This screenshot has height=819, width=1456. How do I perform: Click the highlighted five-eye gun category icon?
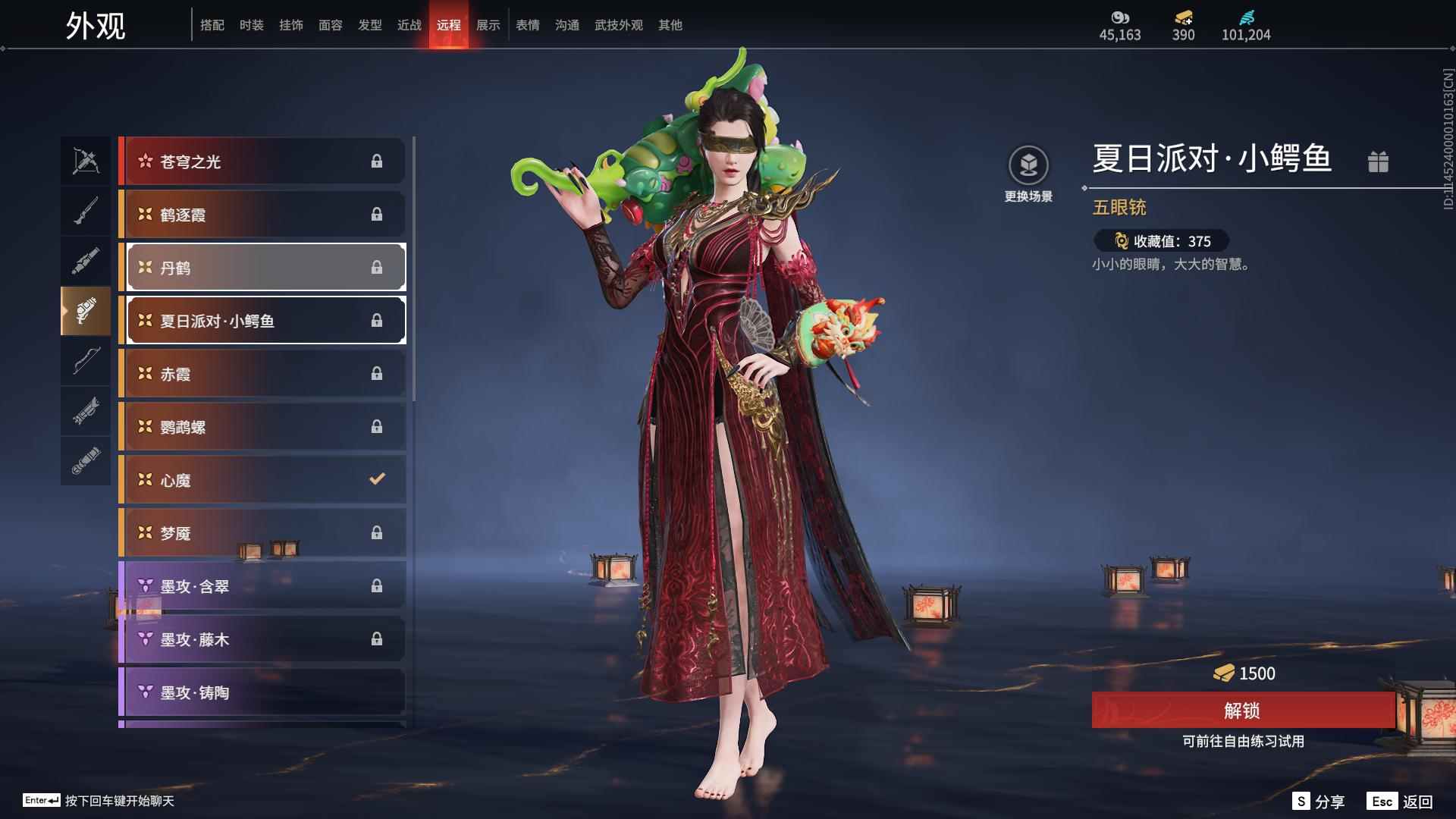coord(86,311)
